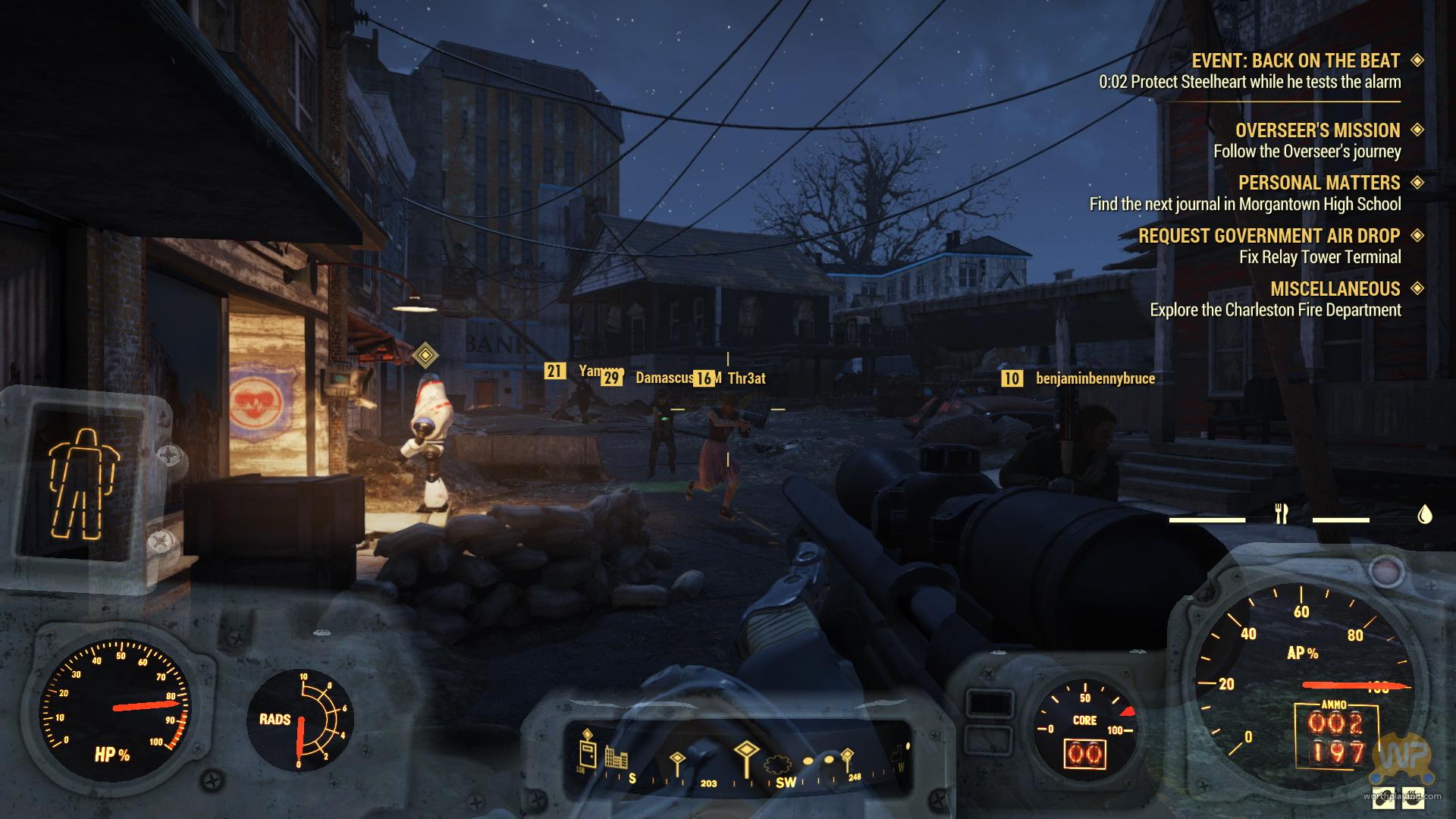The height and width of the screenshot is (819, 1456).
Task: Open the Miscellaneous quest entry
Action: (x=1335, y=289)
